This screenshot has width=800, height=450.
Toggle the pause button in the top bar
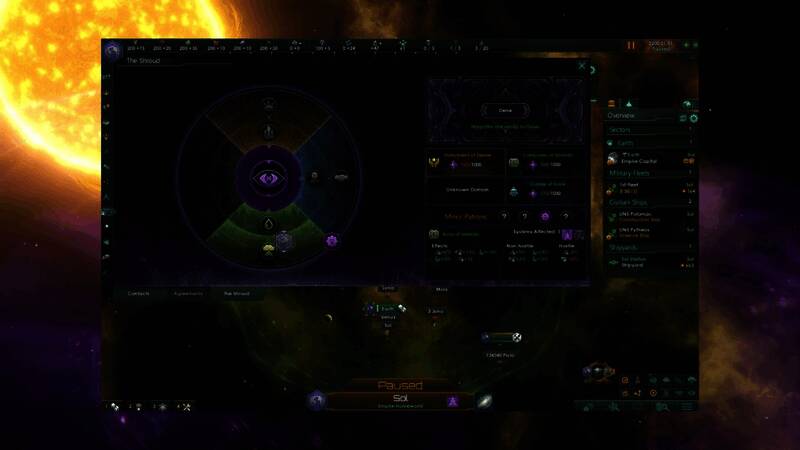pyautogui.click(x=631, y=45)
